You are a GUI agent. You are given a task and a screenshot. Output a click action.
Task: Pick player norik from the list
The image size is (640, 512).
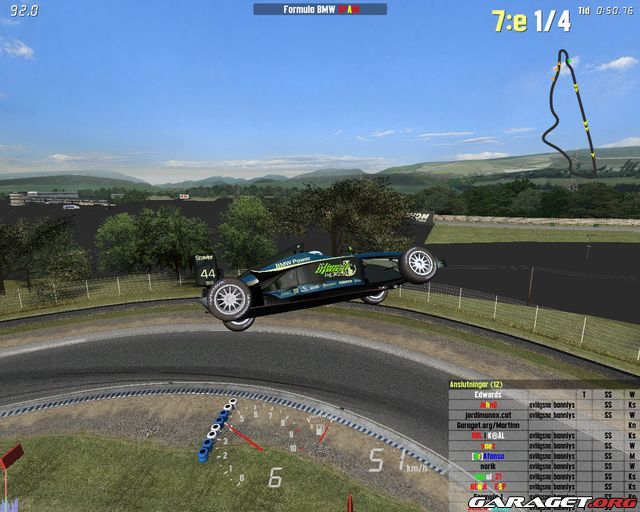(x=488, y=466)
